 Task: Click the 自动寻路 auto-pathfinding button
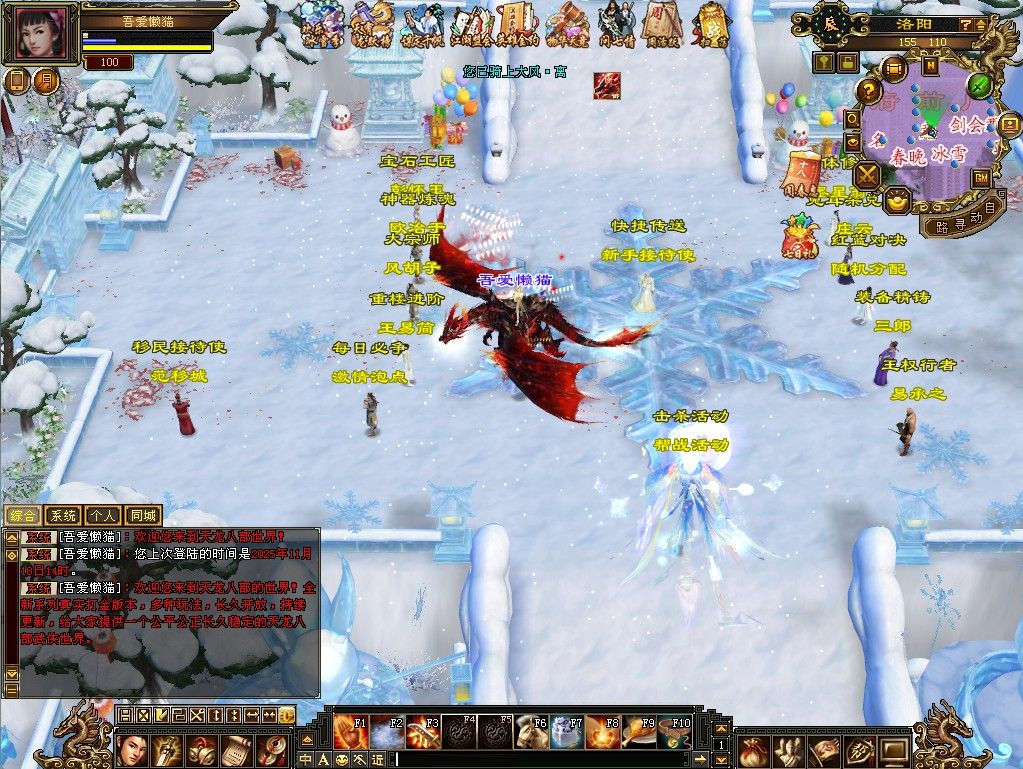pos(962,217)
